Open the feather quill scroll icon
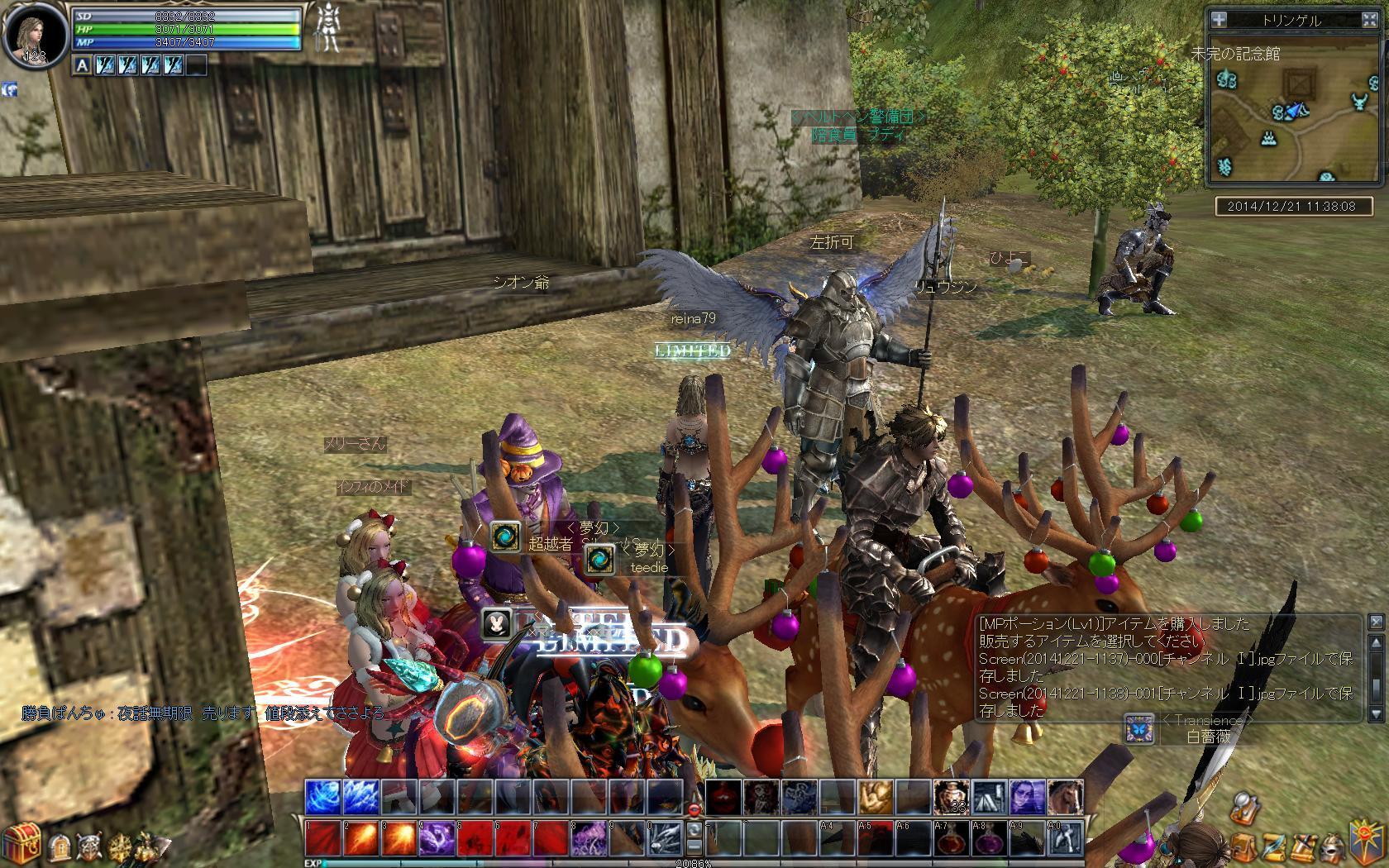 click(1272, 847)
